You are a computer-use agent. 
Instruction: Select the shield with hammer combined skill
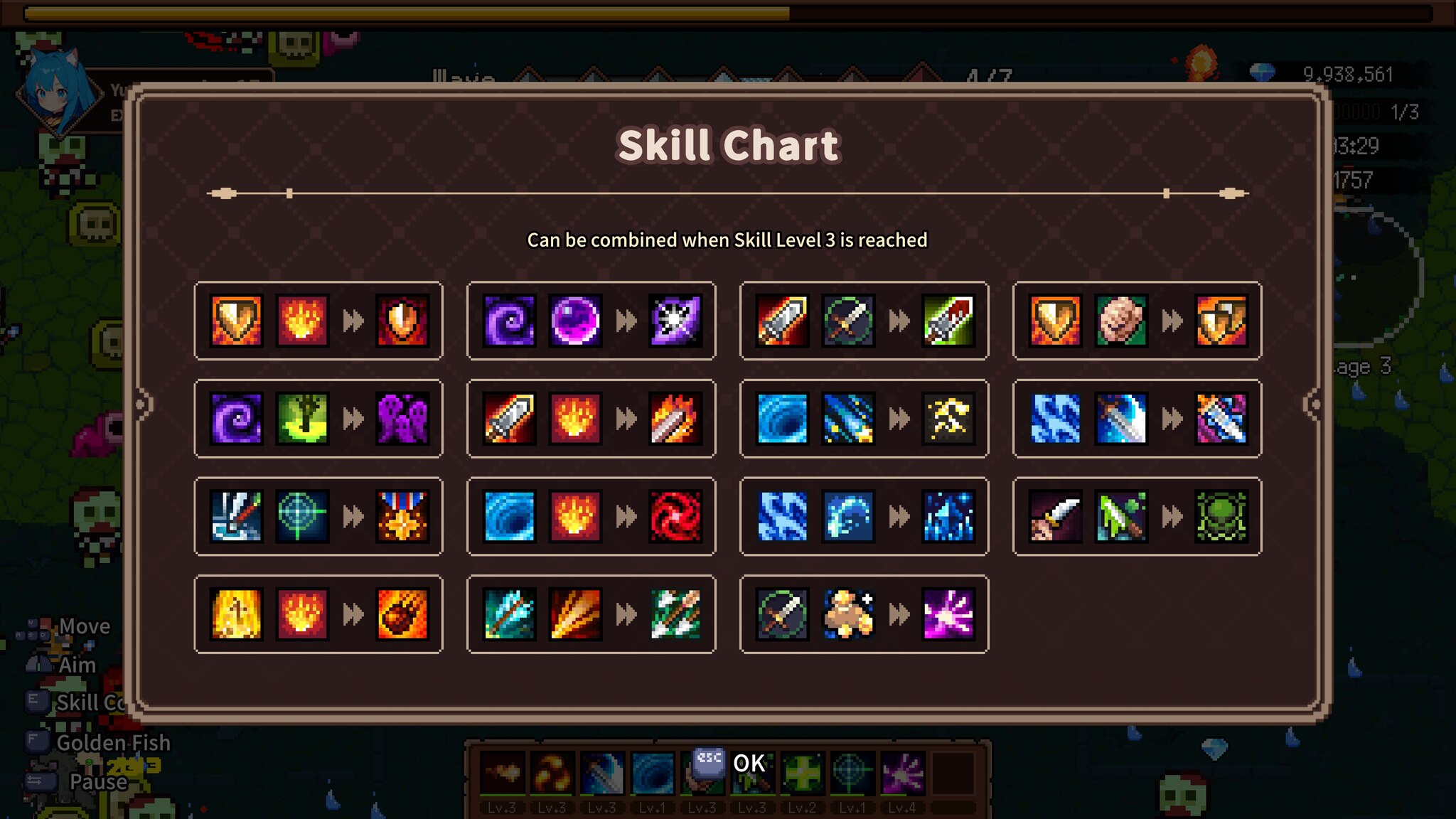pyautogui.click(x=1221, y=321)
